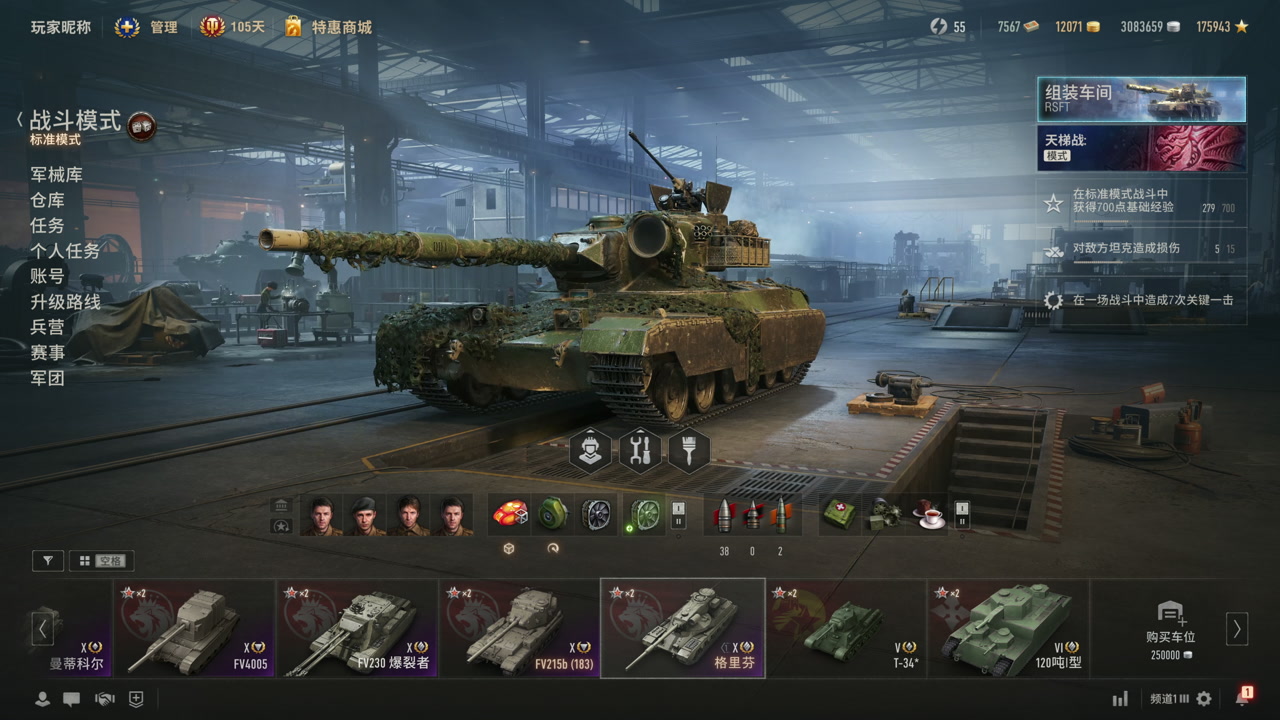Open the gear settings icon
This screenshot has height=720, width=1280.
tap(1204, 699)
